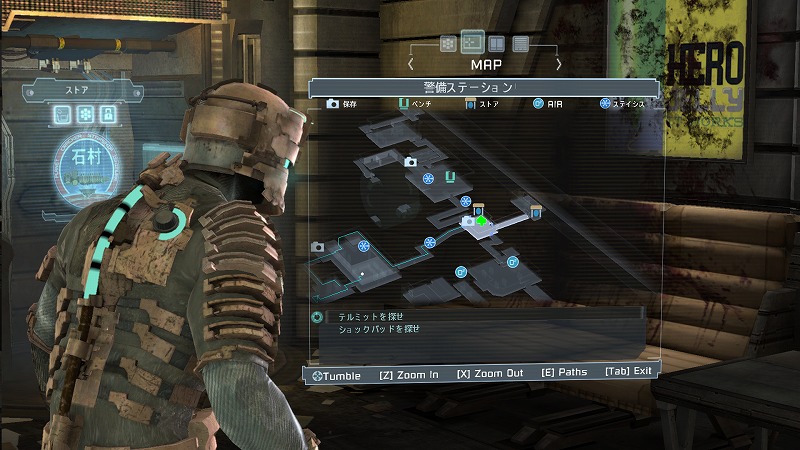Viewport: 800px width, 450px height.
Task: Open the two-panel tab icon
Action: click(496, 44)
